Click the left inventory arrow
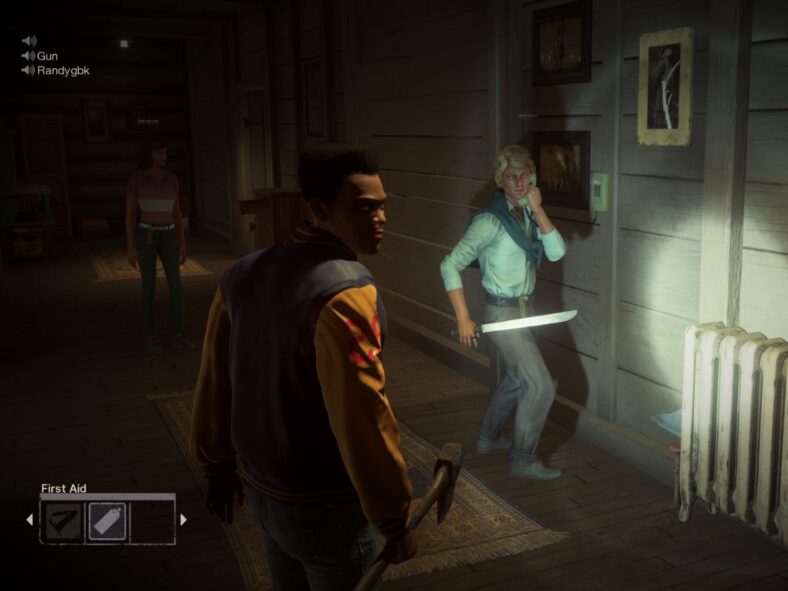Viewport: 788px width, 591px height. tap(29, 520)
